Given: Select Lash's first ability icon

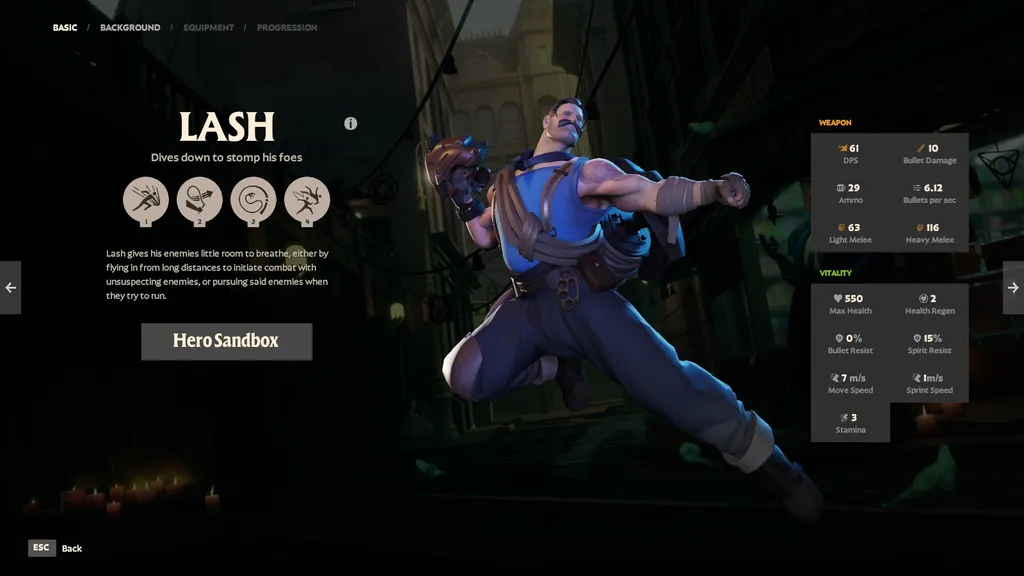Looking at the screenshot, I should point(146,199).
